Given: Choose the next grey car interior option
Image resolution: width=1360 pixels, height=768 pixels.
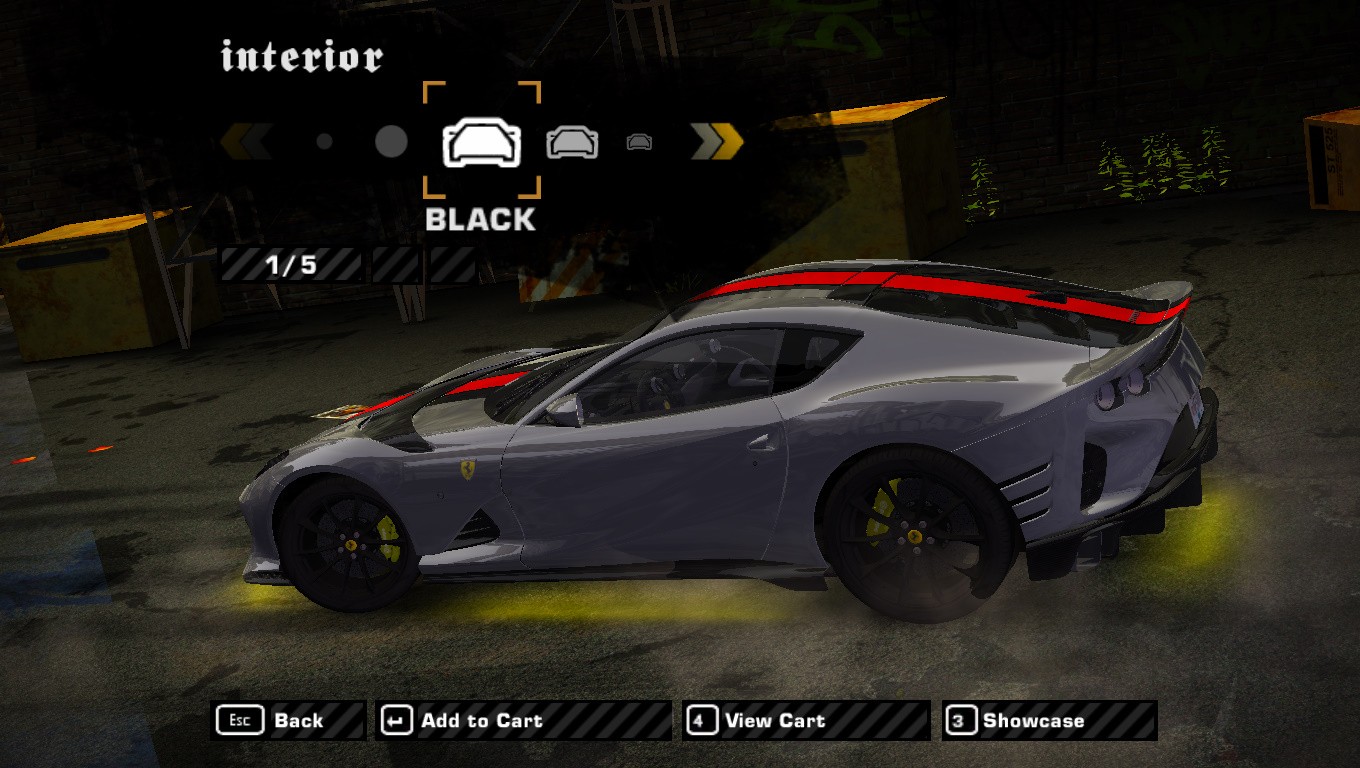Looking at the screenshot, I should click(x=572, y=142).
